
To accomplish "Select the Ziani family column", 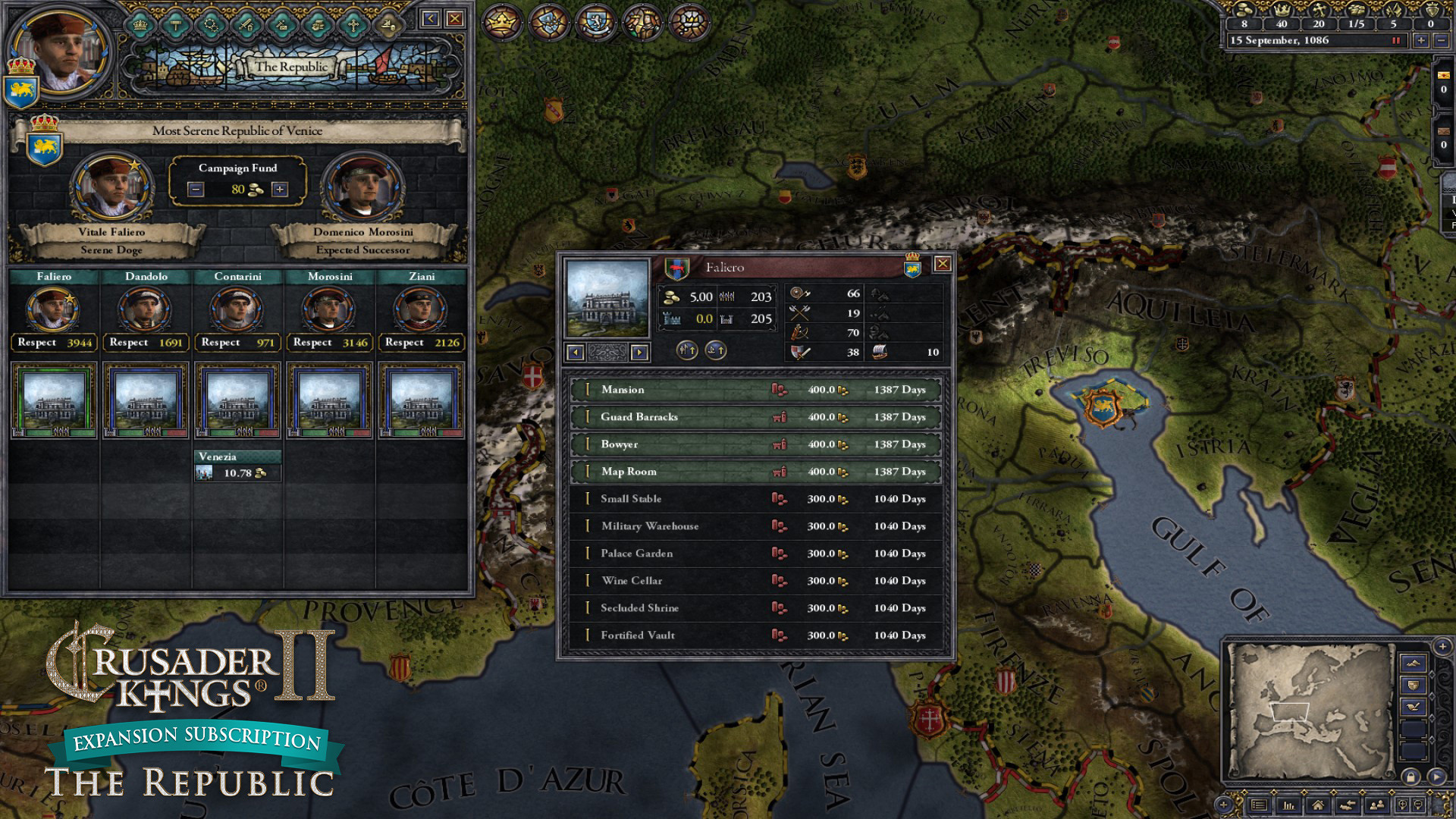I will [x=422, y=277].
